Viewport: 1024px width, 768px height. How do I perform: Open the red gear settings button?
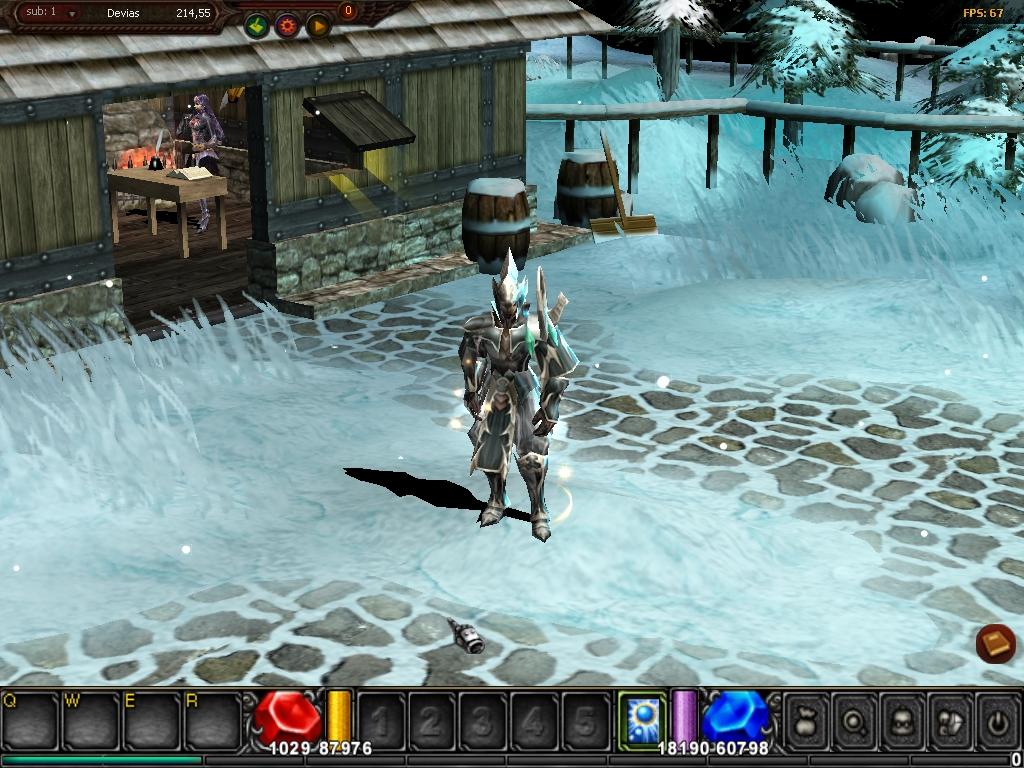(287, 26)
